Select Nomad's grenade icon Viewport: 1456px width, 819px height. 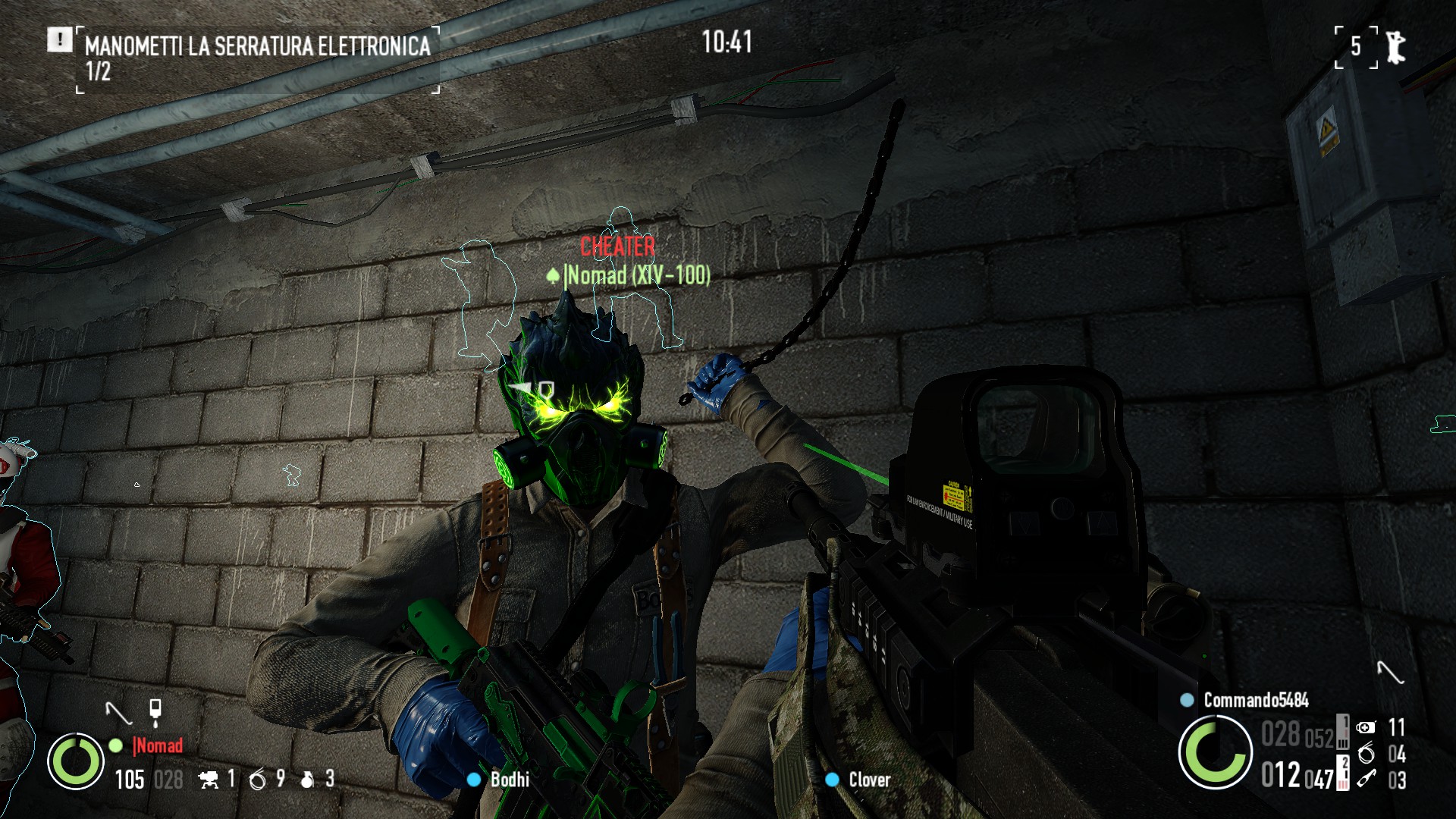tap(307, 779)
